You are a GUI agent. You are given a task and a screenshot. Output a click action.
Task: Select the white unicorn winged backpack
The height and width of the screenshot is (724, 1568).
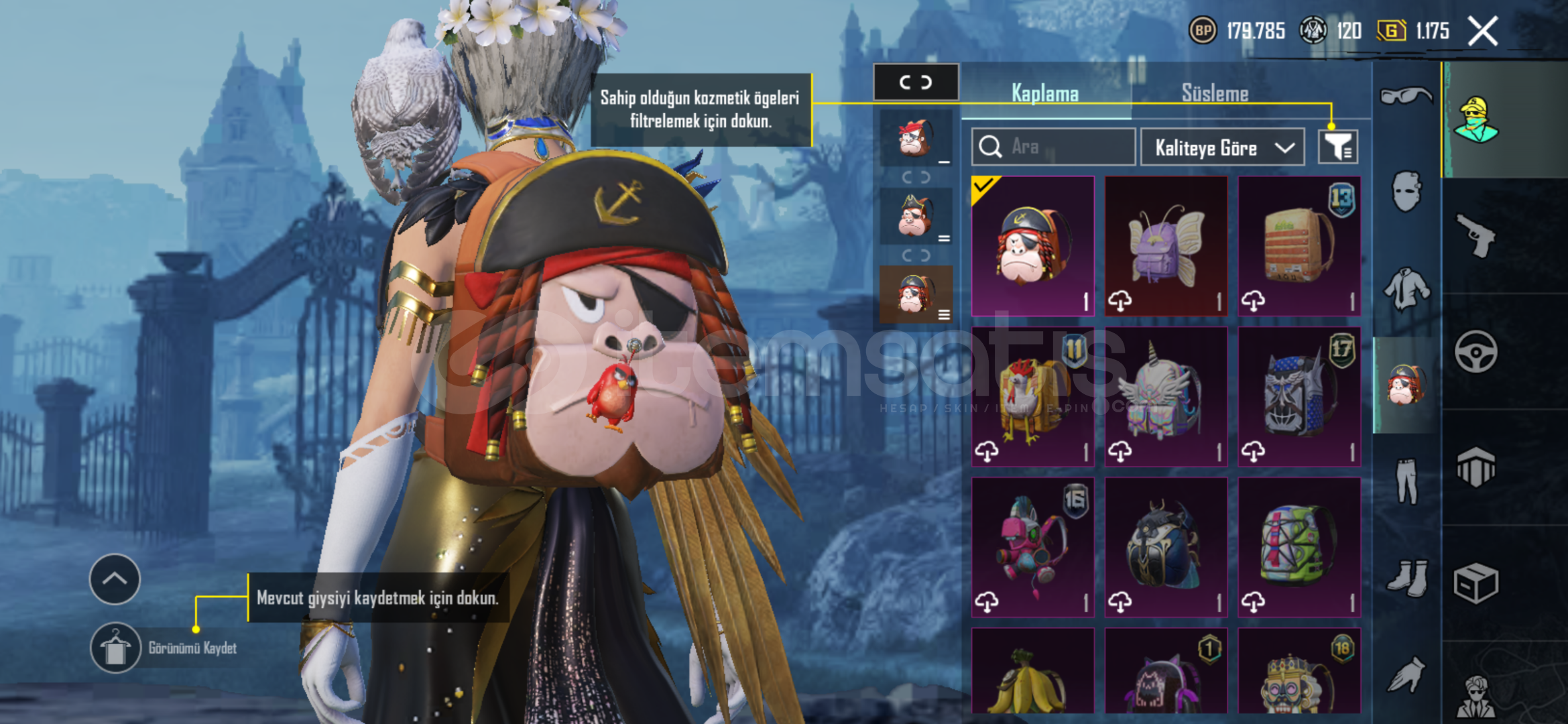click(1166, 396)
